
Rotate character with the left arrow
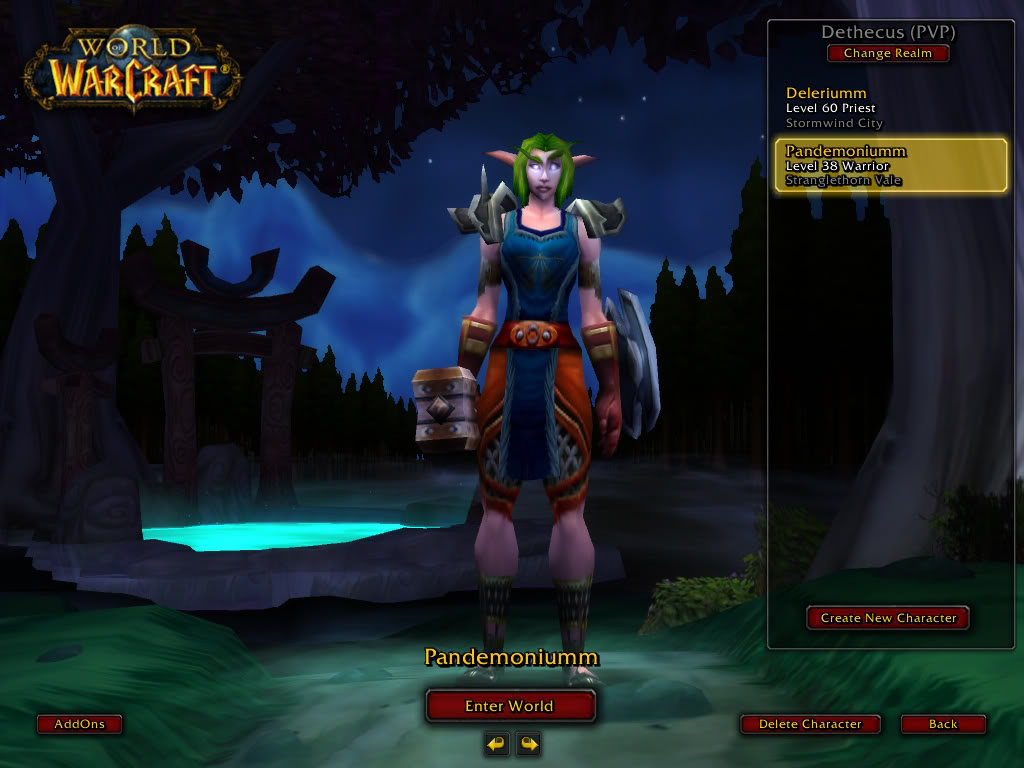(x=496, y=743)
